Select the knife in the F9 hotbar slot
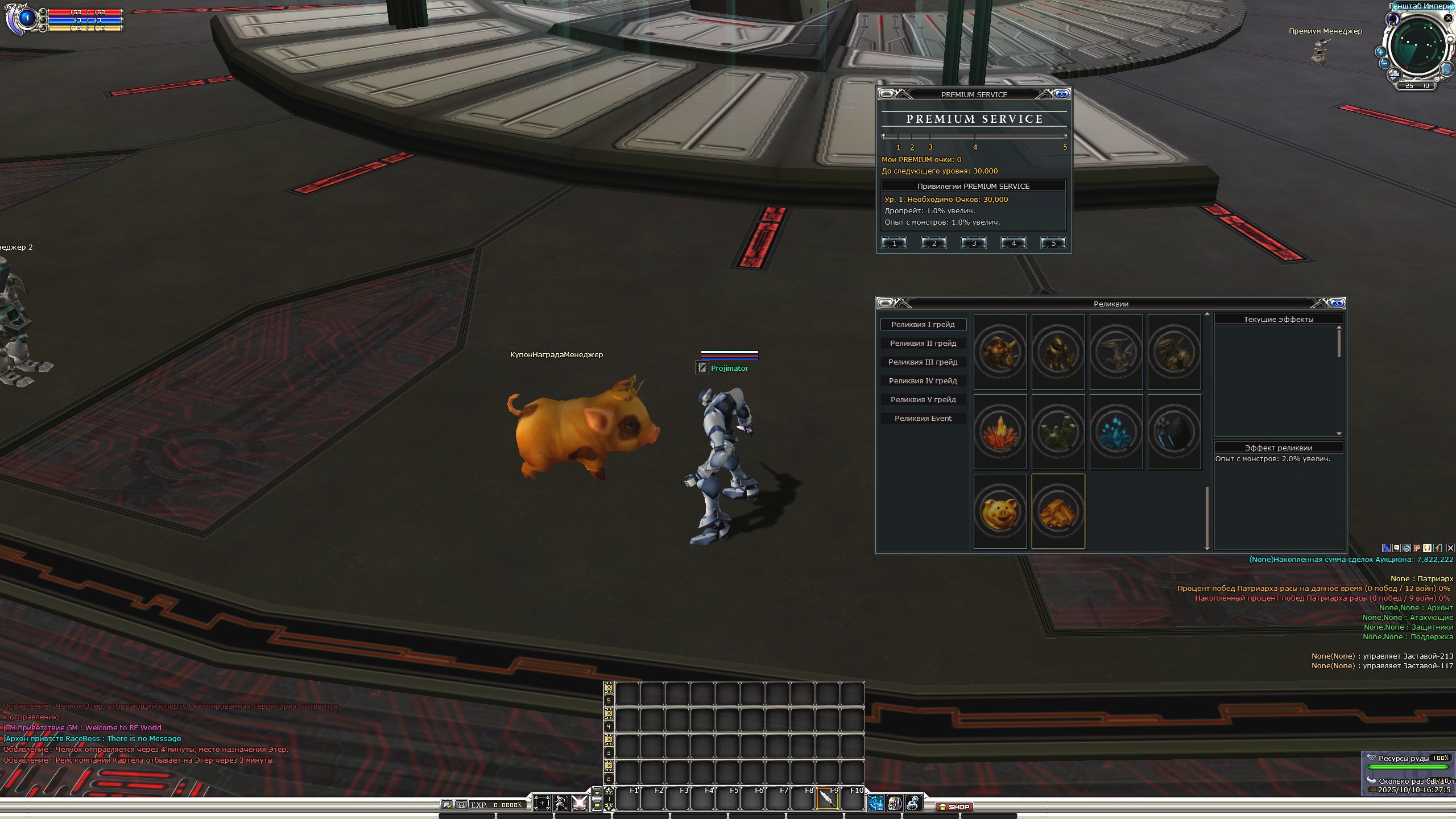Image resolution: width=1456 pixels, height=819 pixels. click(827, 799)
